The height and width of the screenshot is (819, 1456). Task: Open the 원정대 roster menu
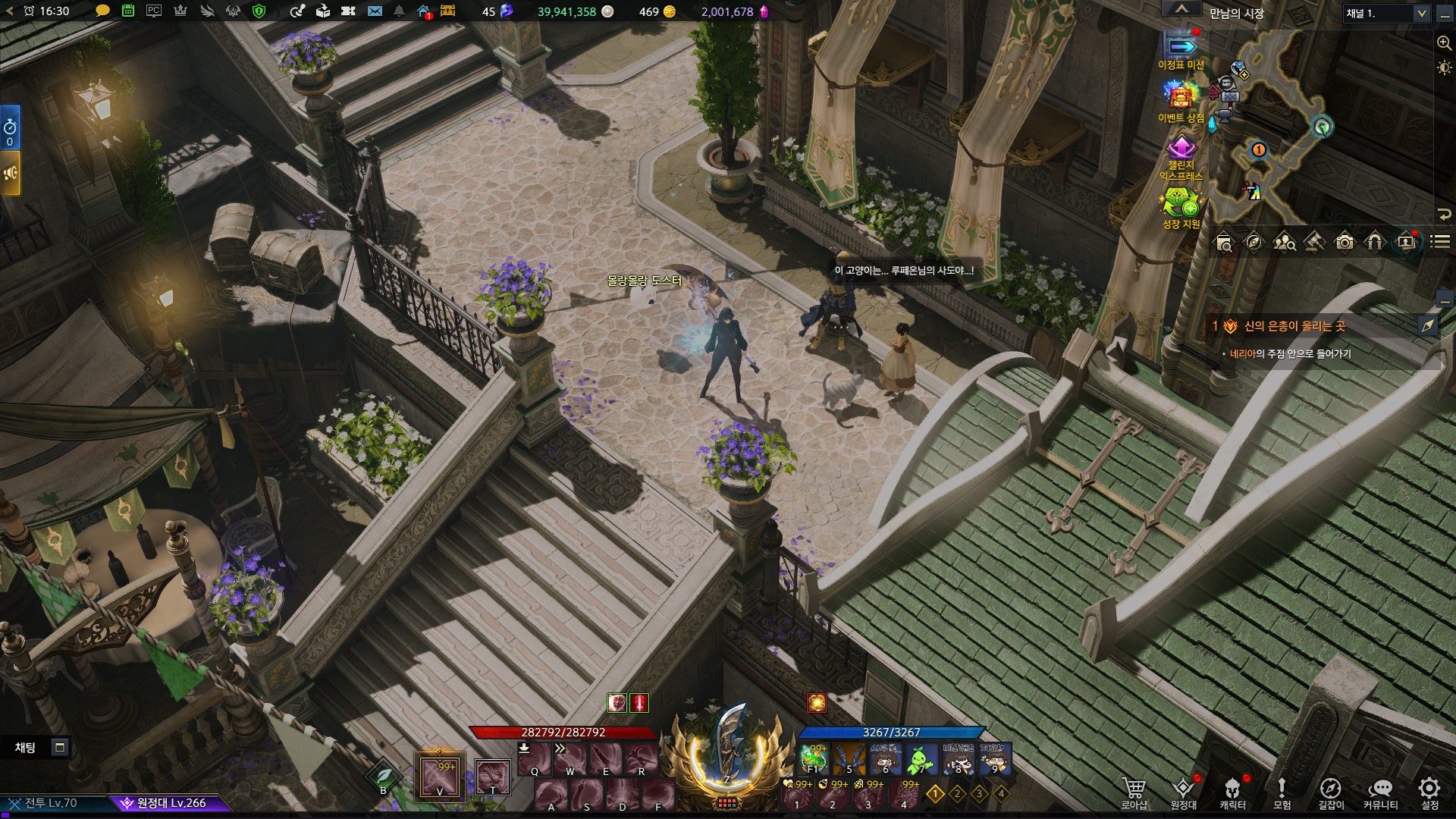(1183, 792)
